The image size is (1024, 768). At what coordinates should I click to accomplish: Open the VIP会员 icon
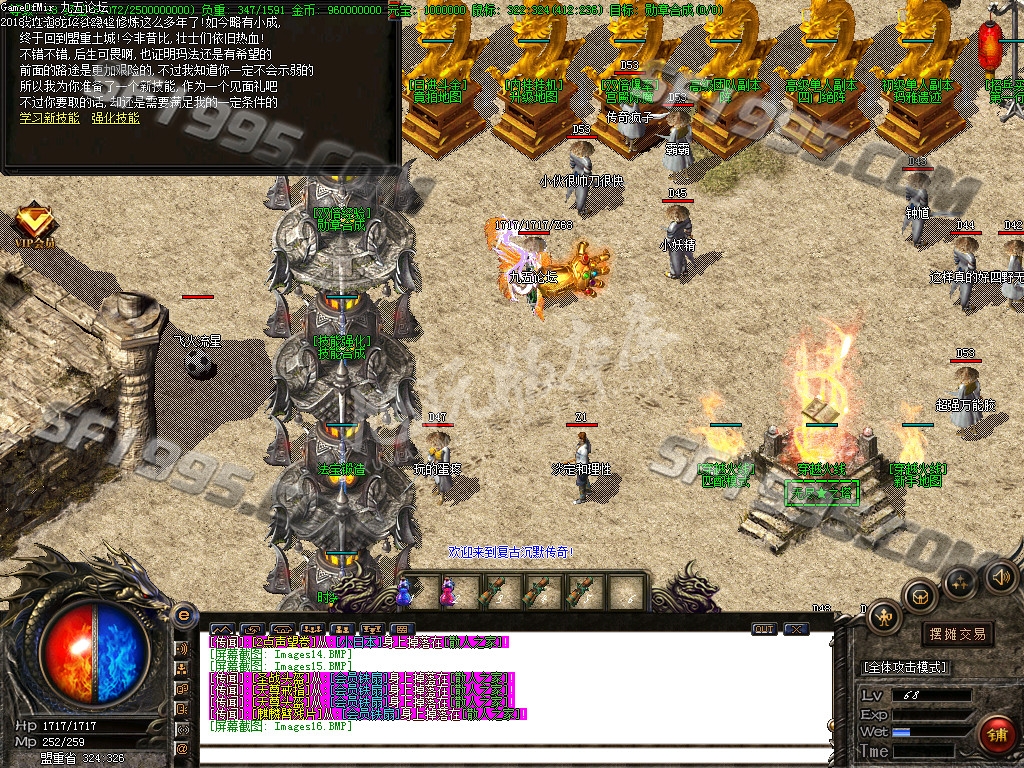click(34, 224)
